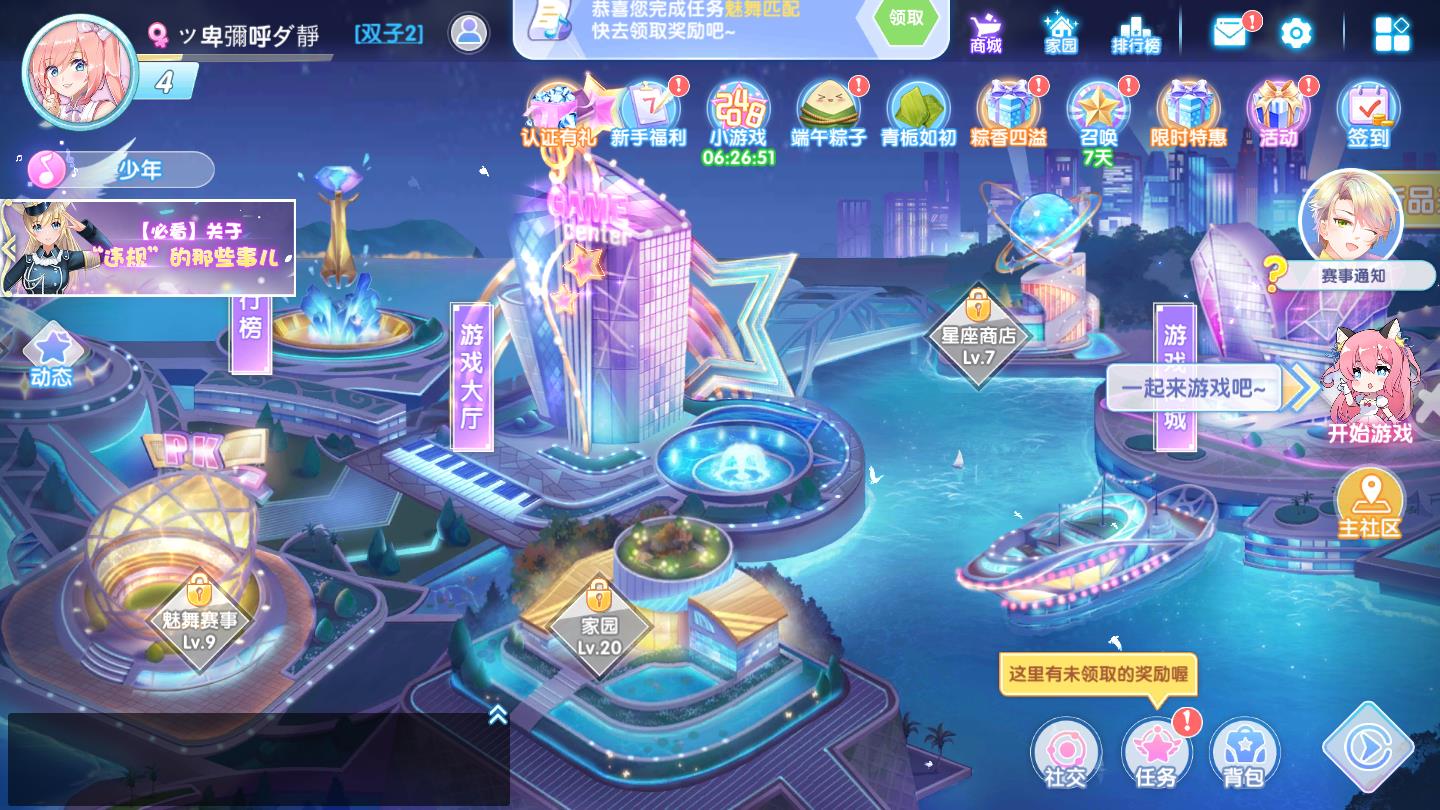The image size is (1440, 810).
Task: Open the 活动 events gift box
Action: coord(1278,113)
